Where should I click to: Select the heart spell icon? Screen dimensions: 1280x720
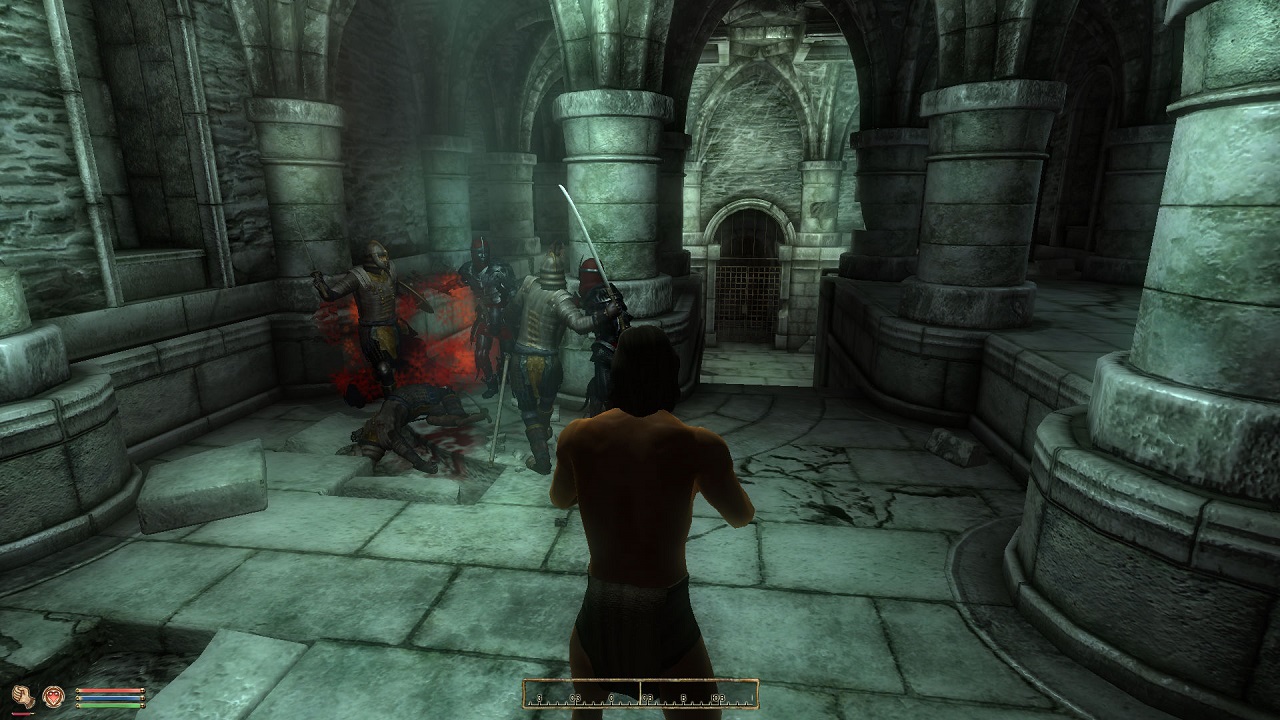53,695
